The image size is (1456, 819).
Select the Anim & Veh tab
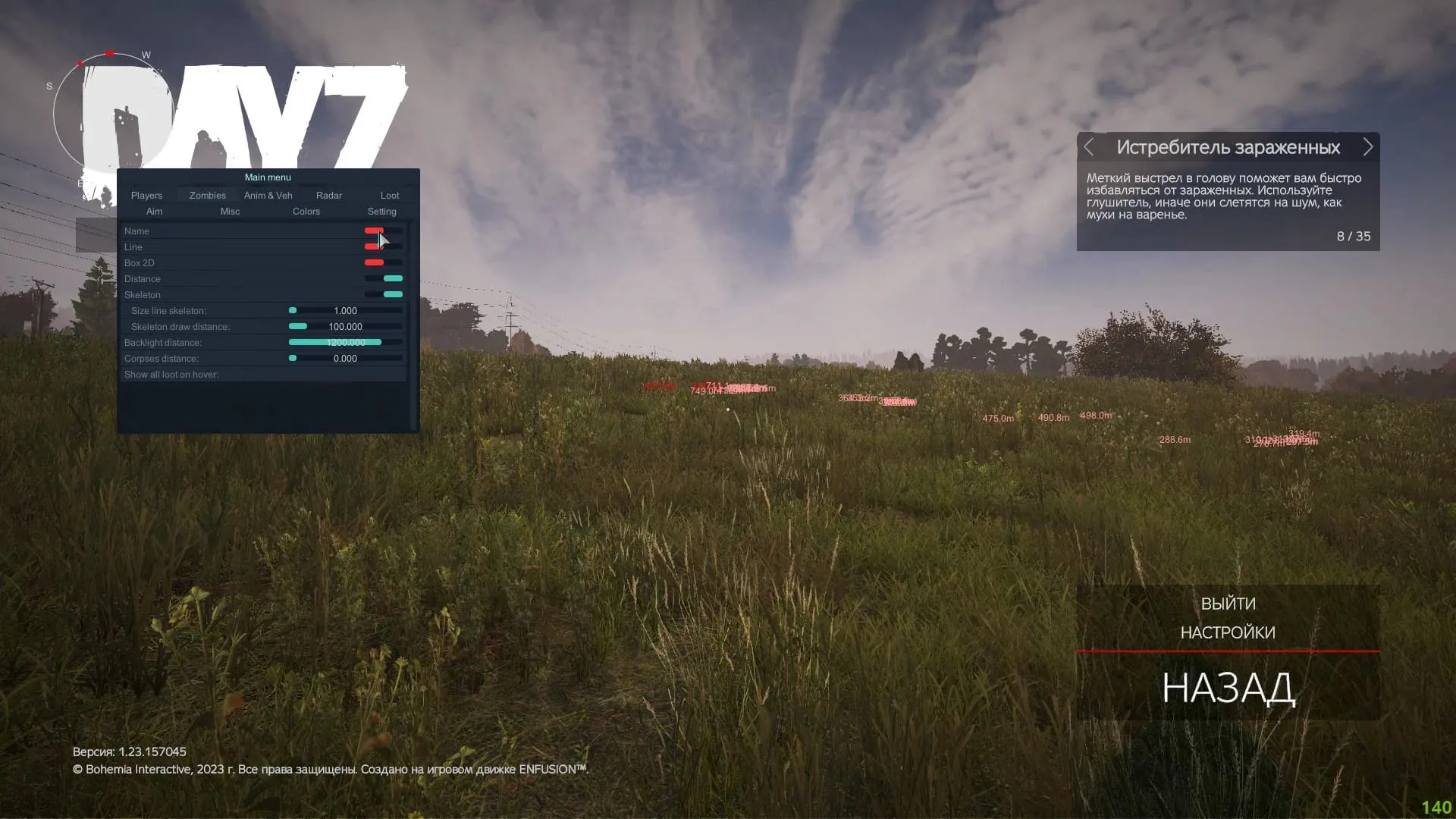(x=268, y=195)
